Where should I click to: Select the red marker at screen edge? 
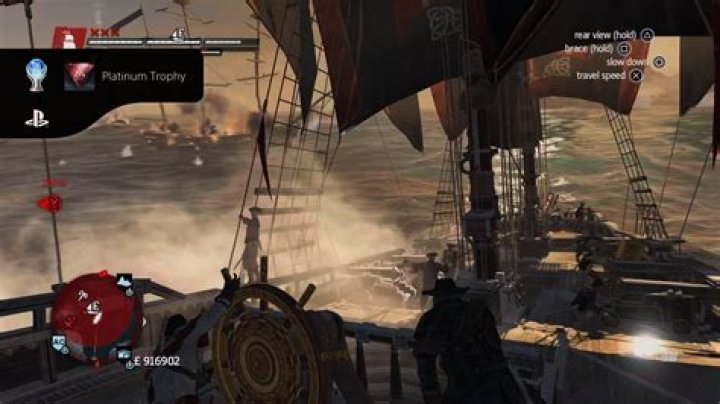(51, 203)
